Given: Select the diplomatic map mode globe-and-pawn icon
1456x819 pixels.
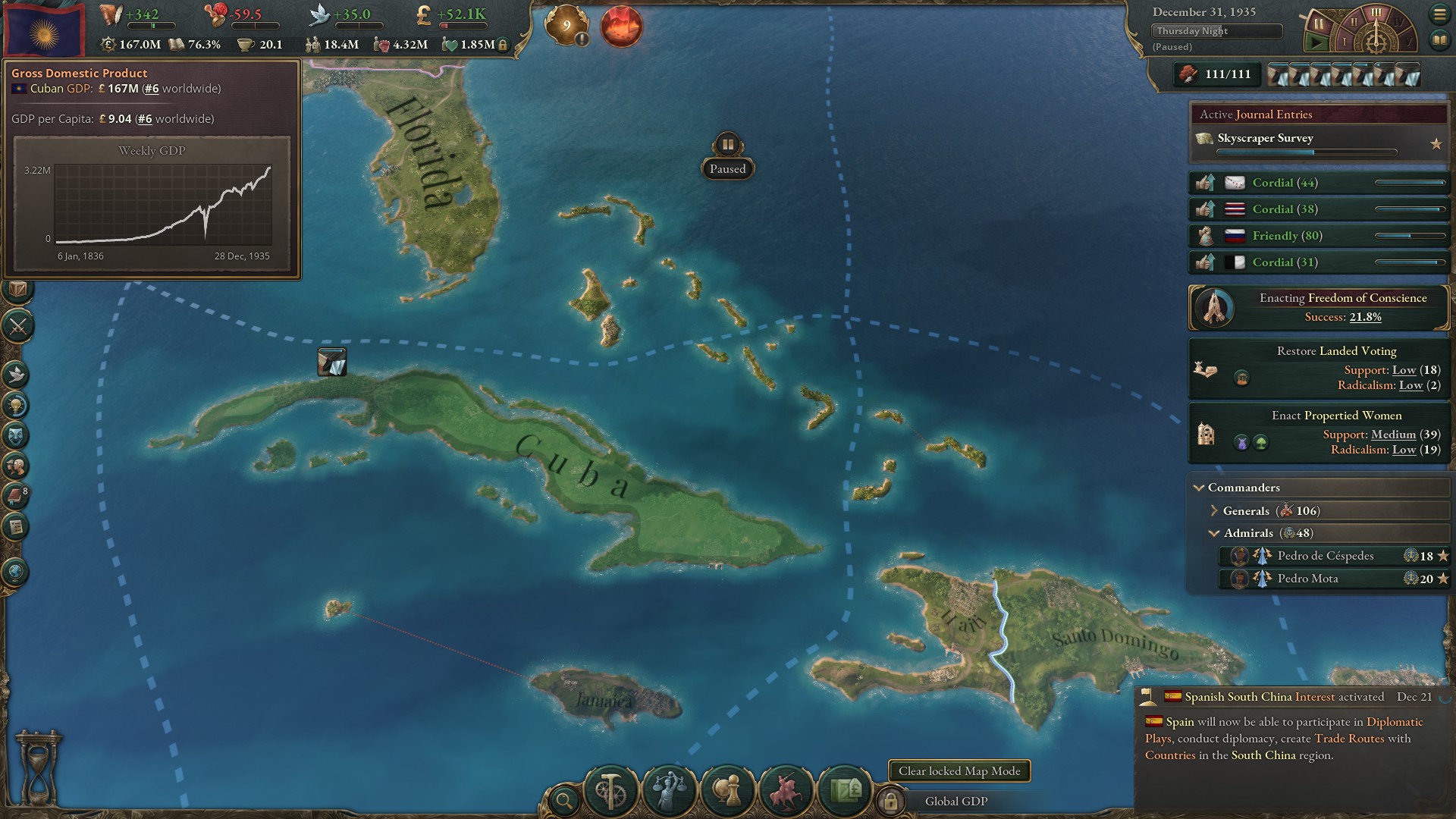Looking at the screenshot, I should click(728, 791).
